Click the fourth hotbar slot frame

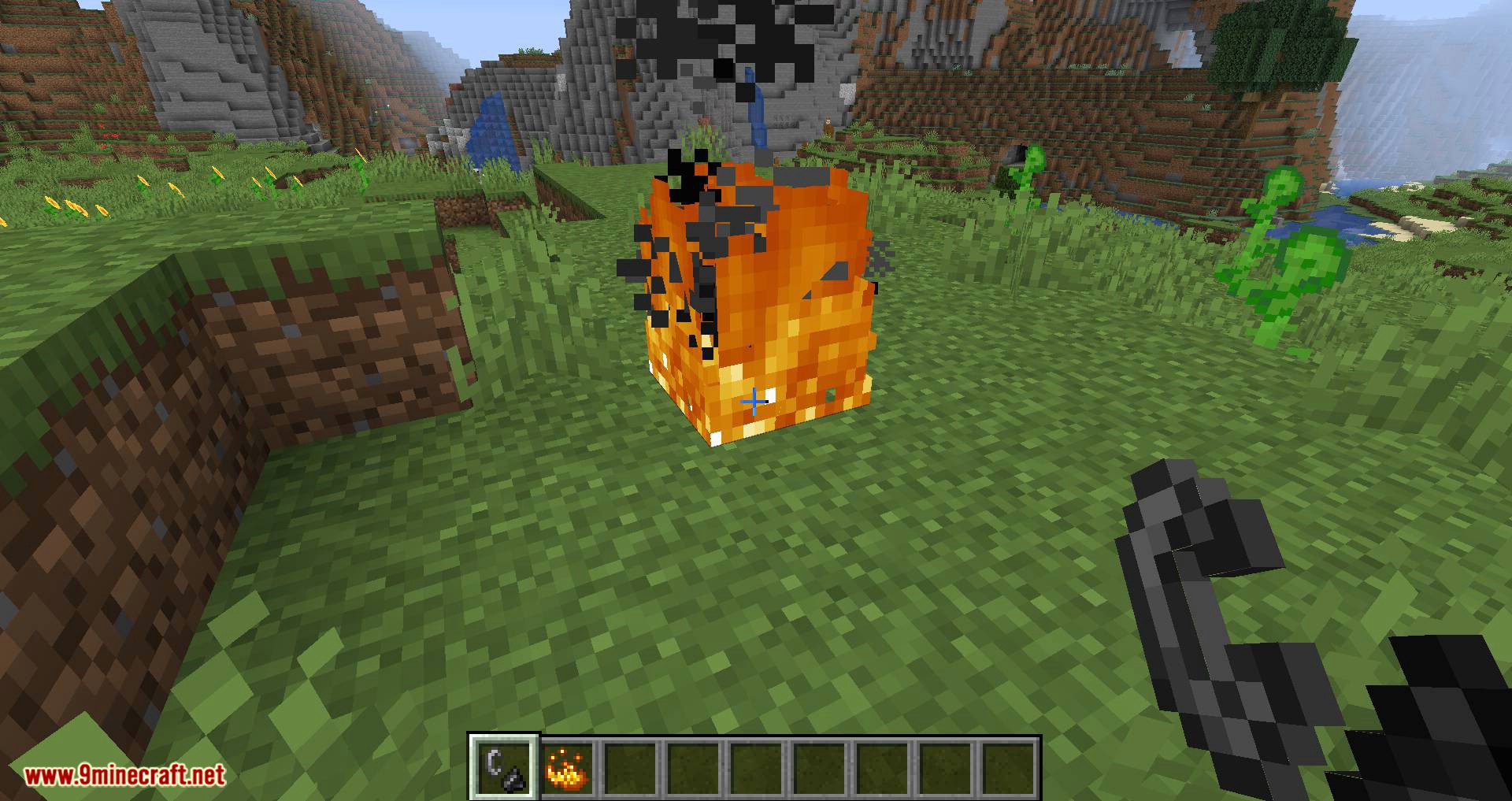[691, 764]
